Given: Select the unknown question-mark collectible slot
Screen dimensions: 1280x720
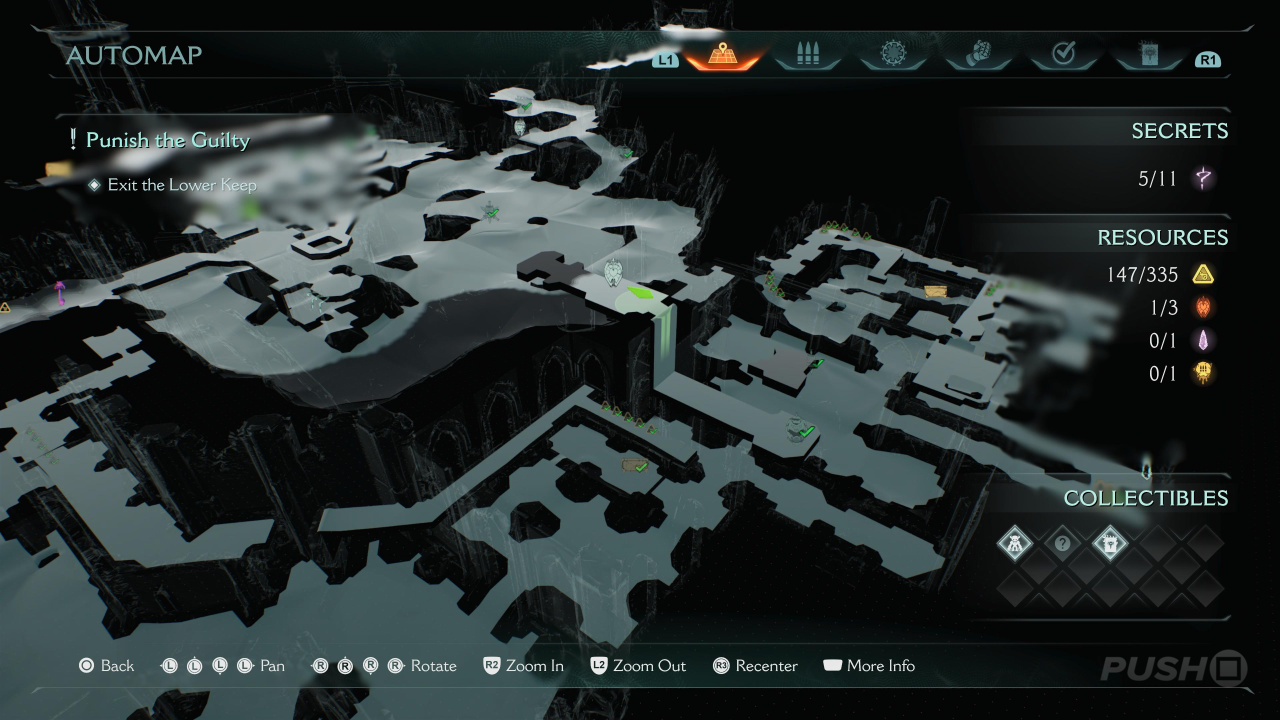Looking at the screenshot, I should [1063, 544].
